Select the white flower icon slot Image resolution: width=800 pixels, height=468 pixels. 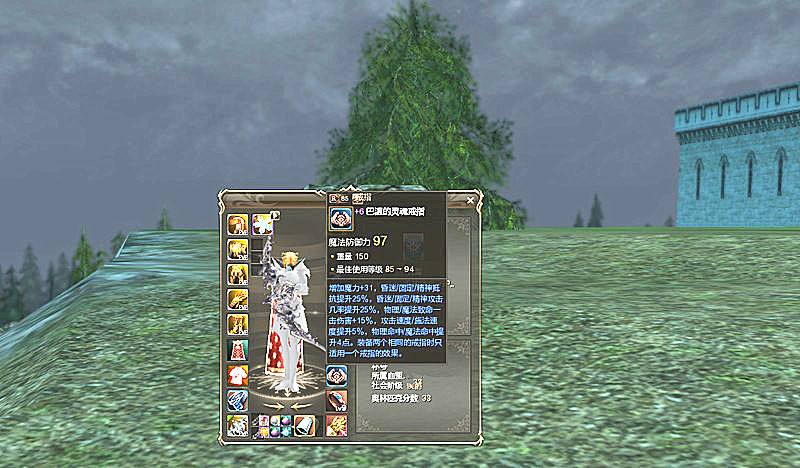[262, 223]
